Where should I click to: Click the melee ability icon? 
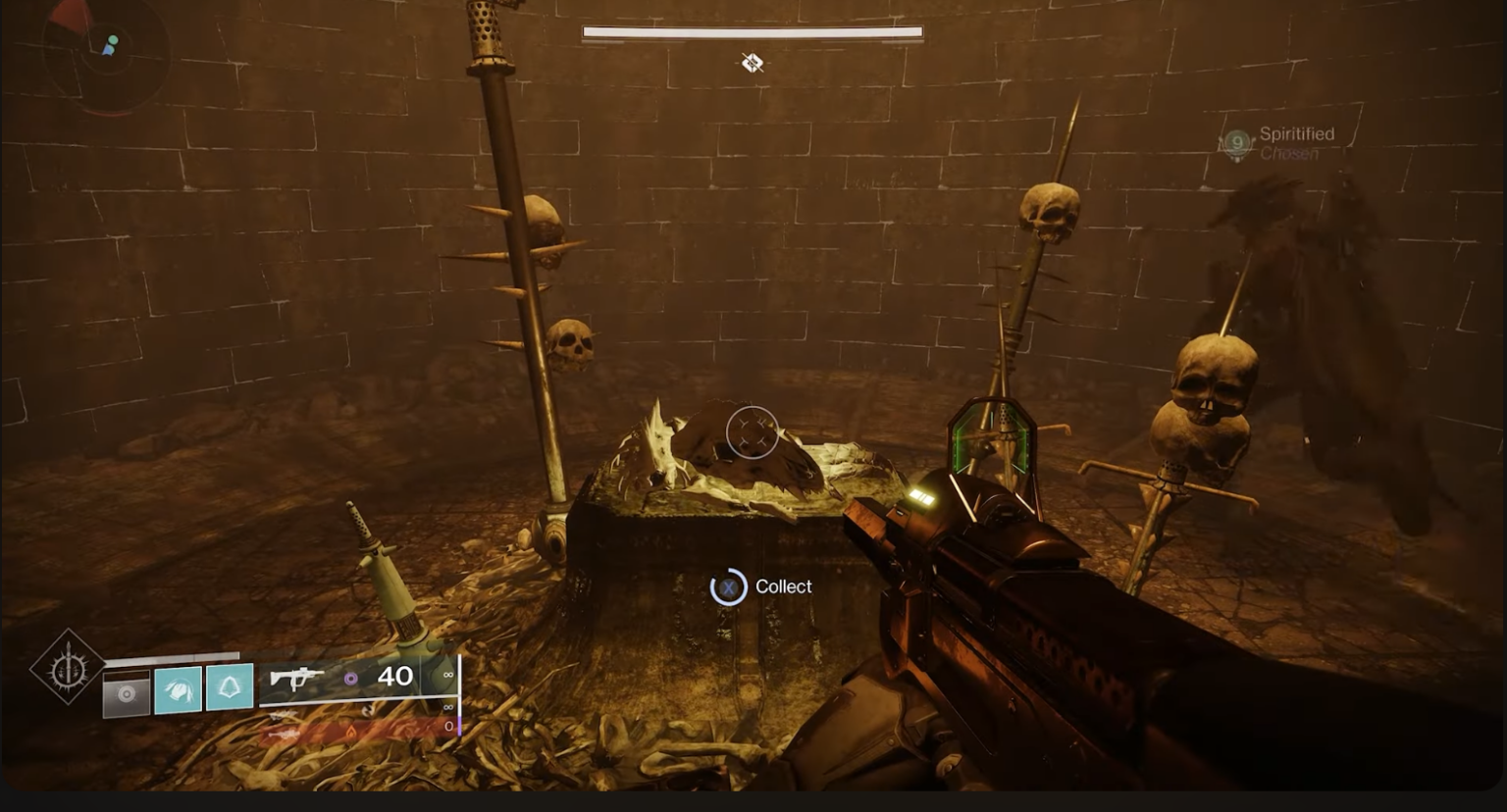[179, 688]
